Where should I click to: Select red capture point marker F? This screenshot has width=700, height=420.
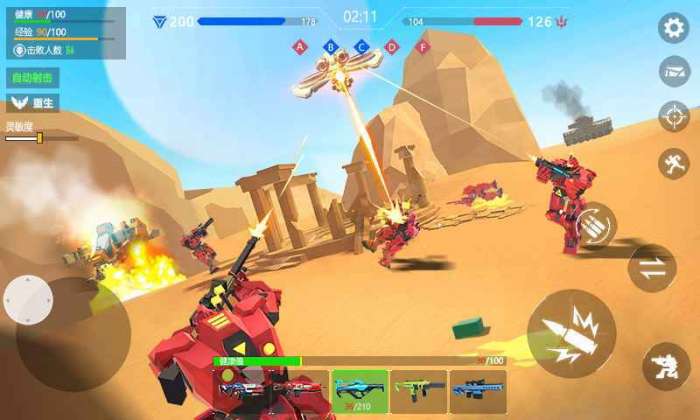pos(422,46)
